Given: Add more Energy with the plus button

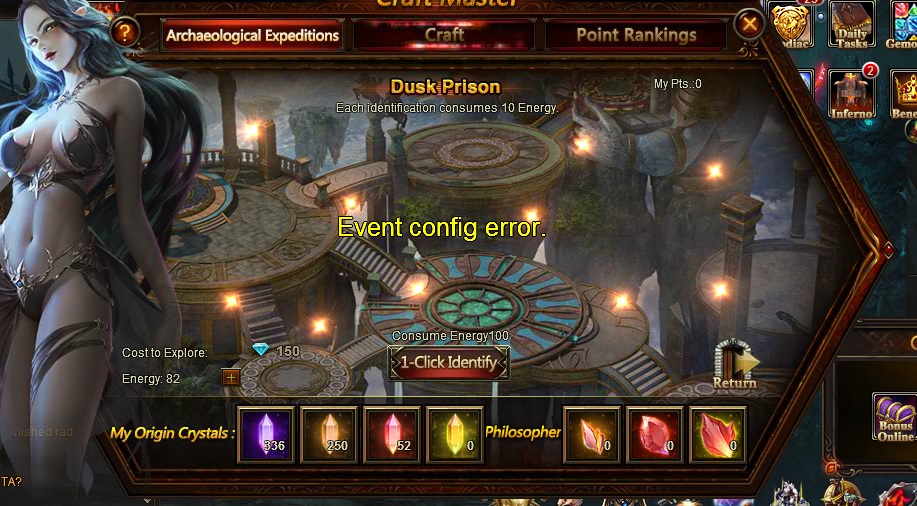Looking at the screenshot, I should click(230, 378).
